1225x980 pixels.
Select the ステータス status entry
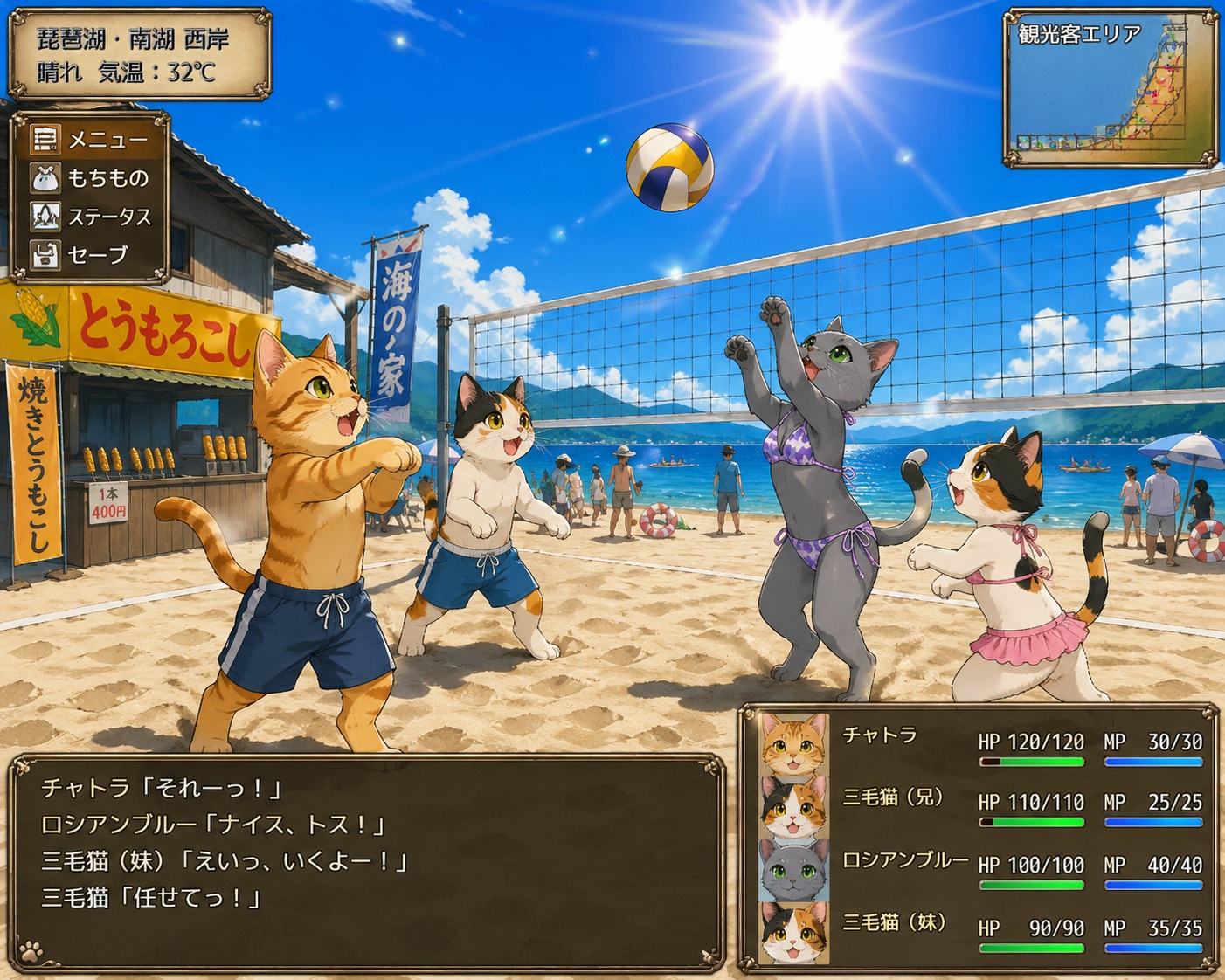click(90, 217)
